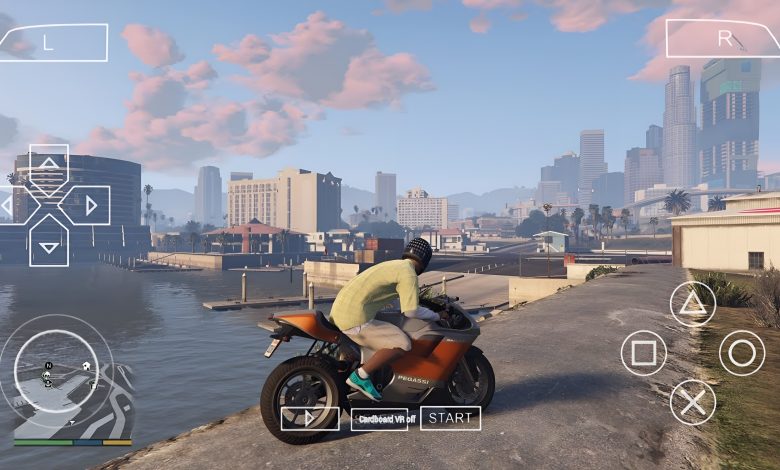Click the play-arrow button beside Cardboard VR
This screenshot has height=470, width=780.
[310, 418]
